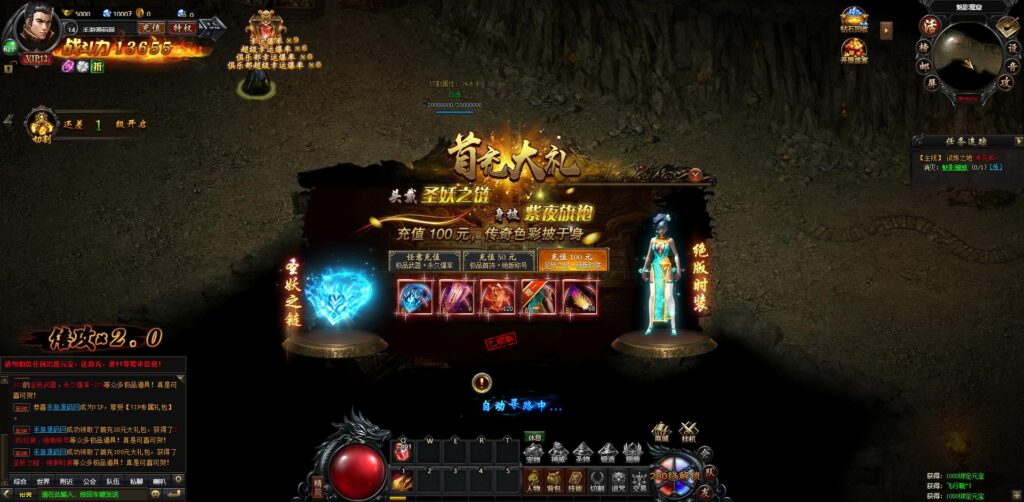Switch to the 充值50元 reward tab

(498, 261)
